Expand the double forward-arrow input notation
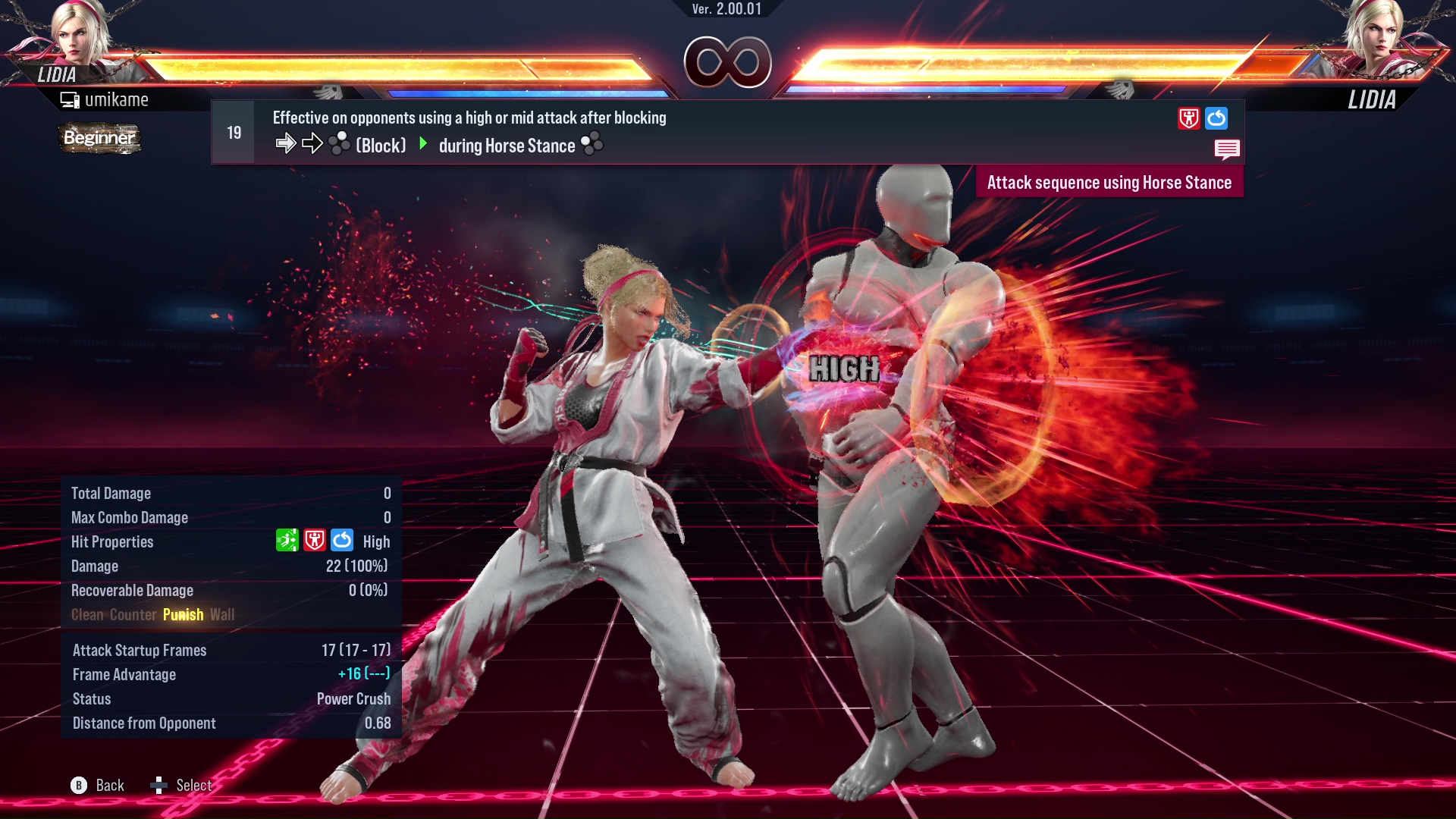1456x819 pixels. point(297,143)
